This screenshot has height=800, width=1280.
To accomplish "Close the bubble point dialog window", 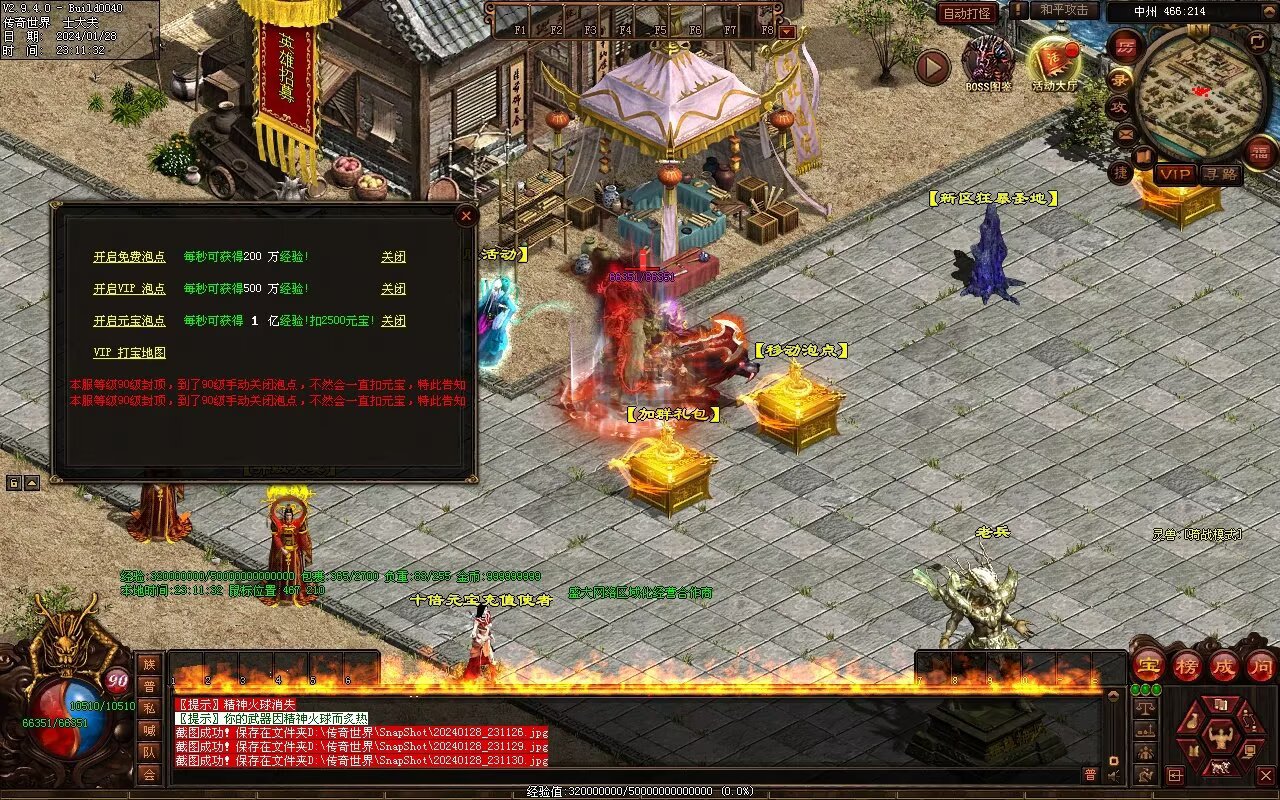I will pos(465,215).
